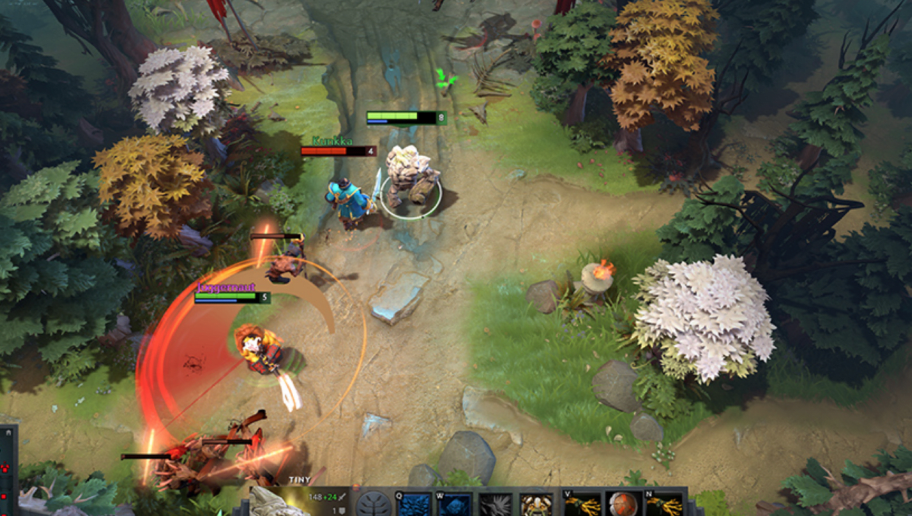This screenshot has width=912, height=516.
Task: Open Tiny's talent tree
Action: (x=375, y=504)
